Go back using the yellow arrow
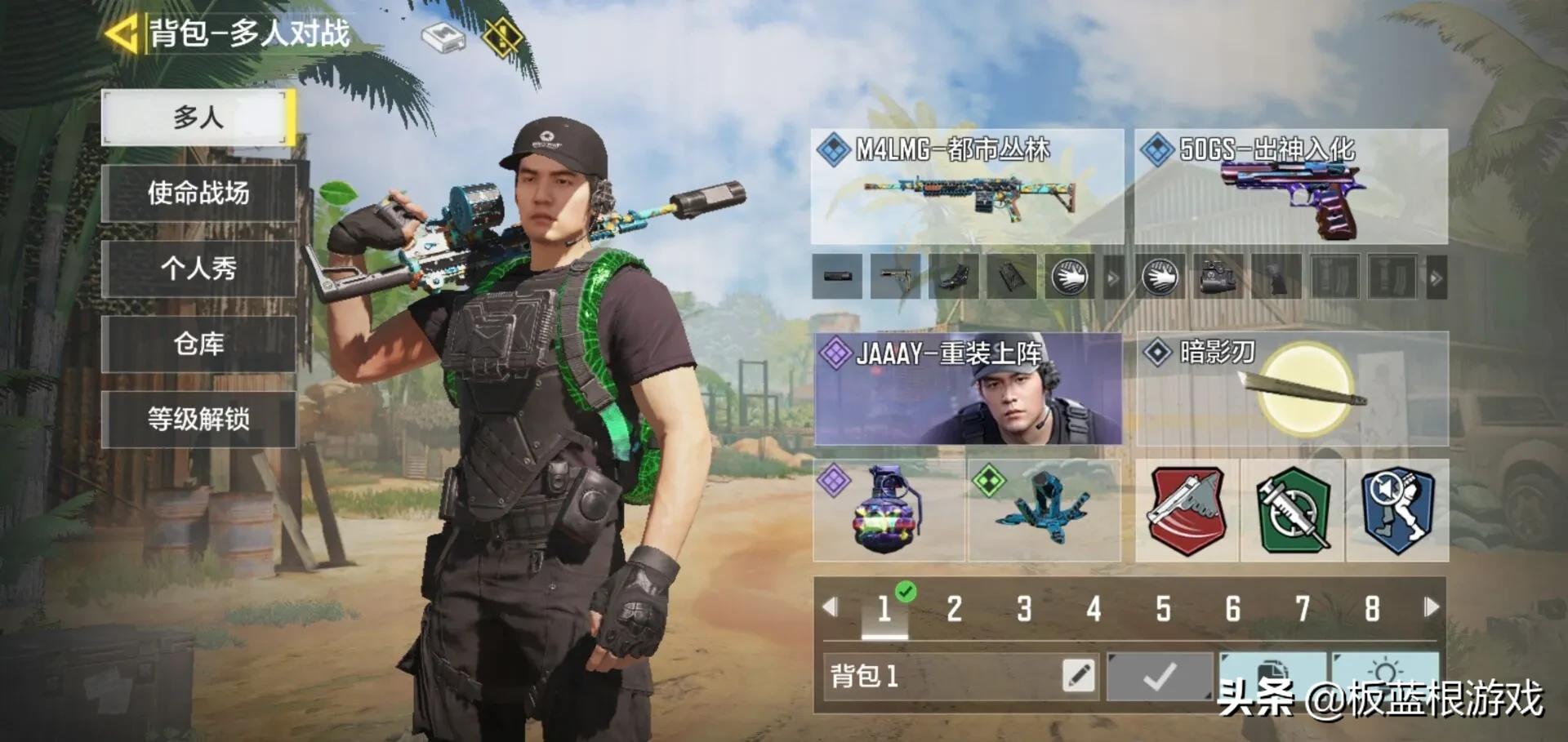Image resolution: width=1568 pixels, height=742 pixels. coord(121,35)
